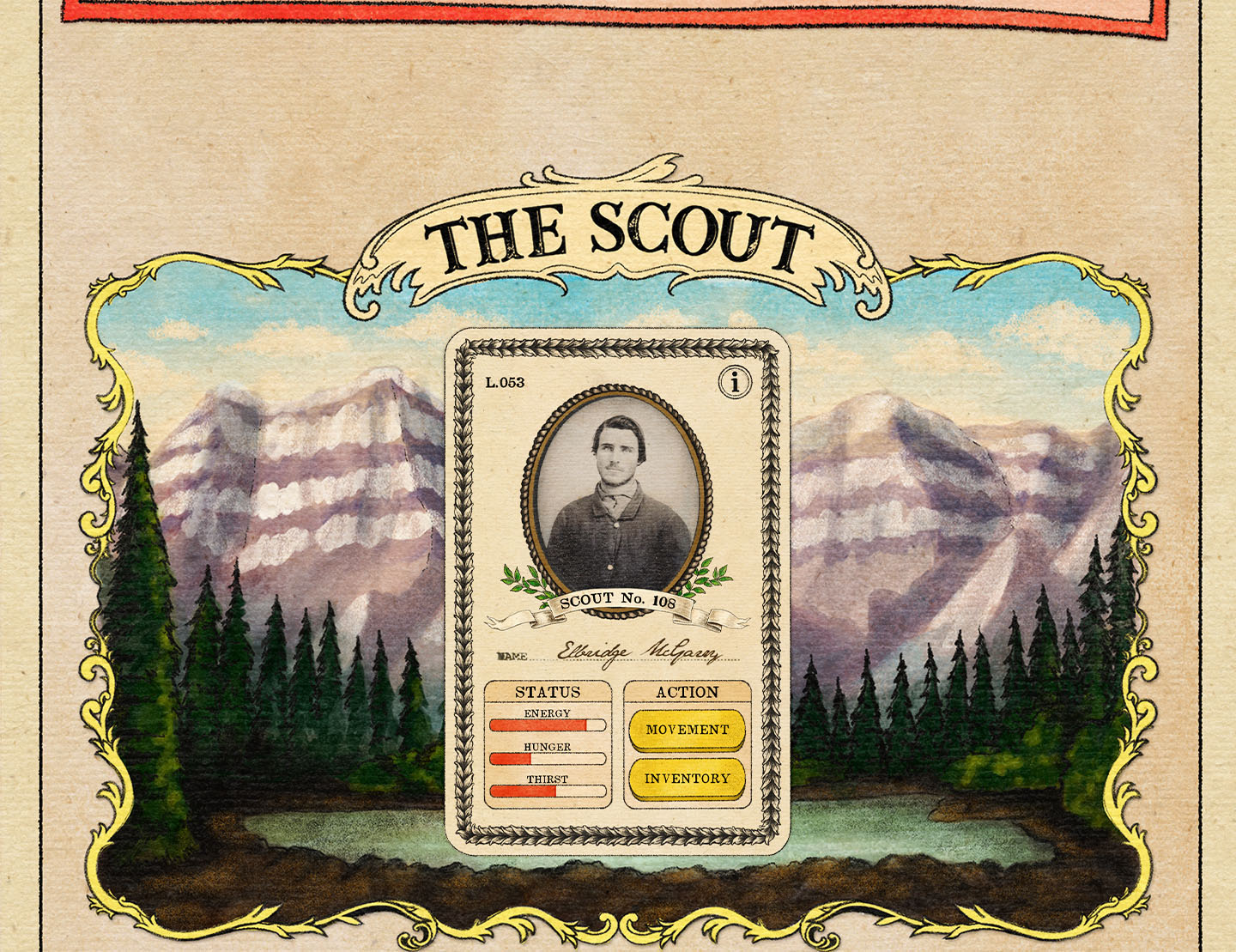Open the MOVEMENT action
The image size is (1236, 952).
687,729
